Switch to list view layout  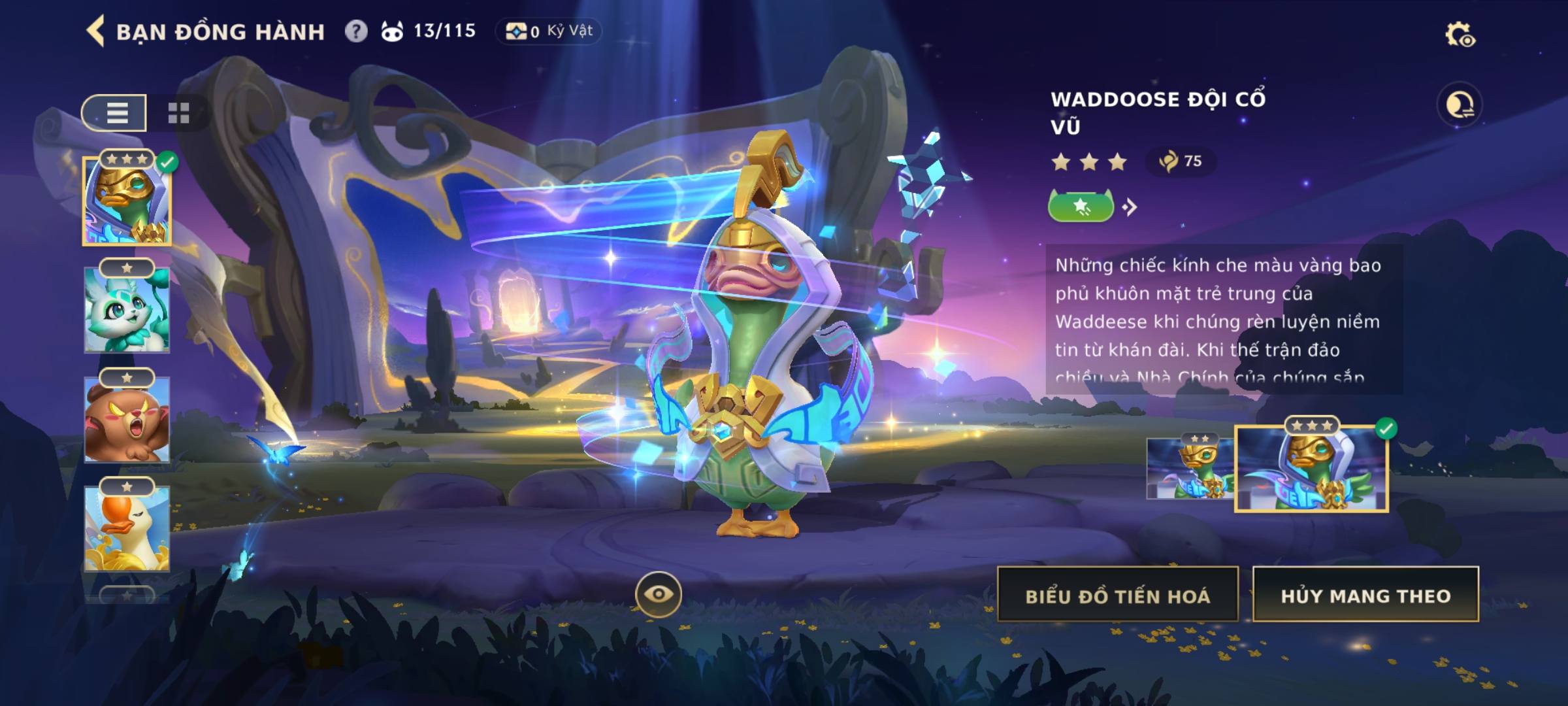point(116,113)
